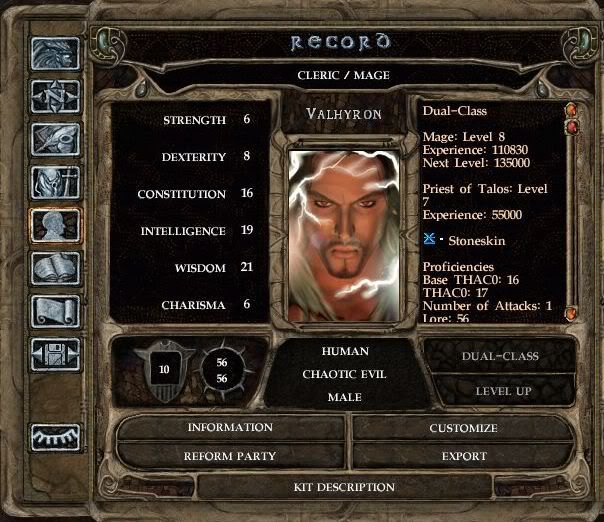Open the Information panel
The image size is (604, 522).
click(x=230, y=428)
